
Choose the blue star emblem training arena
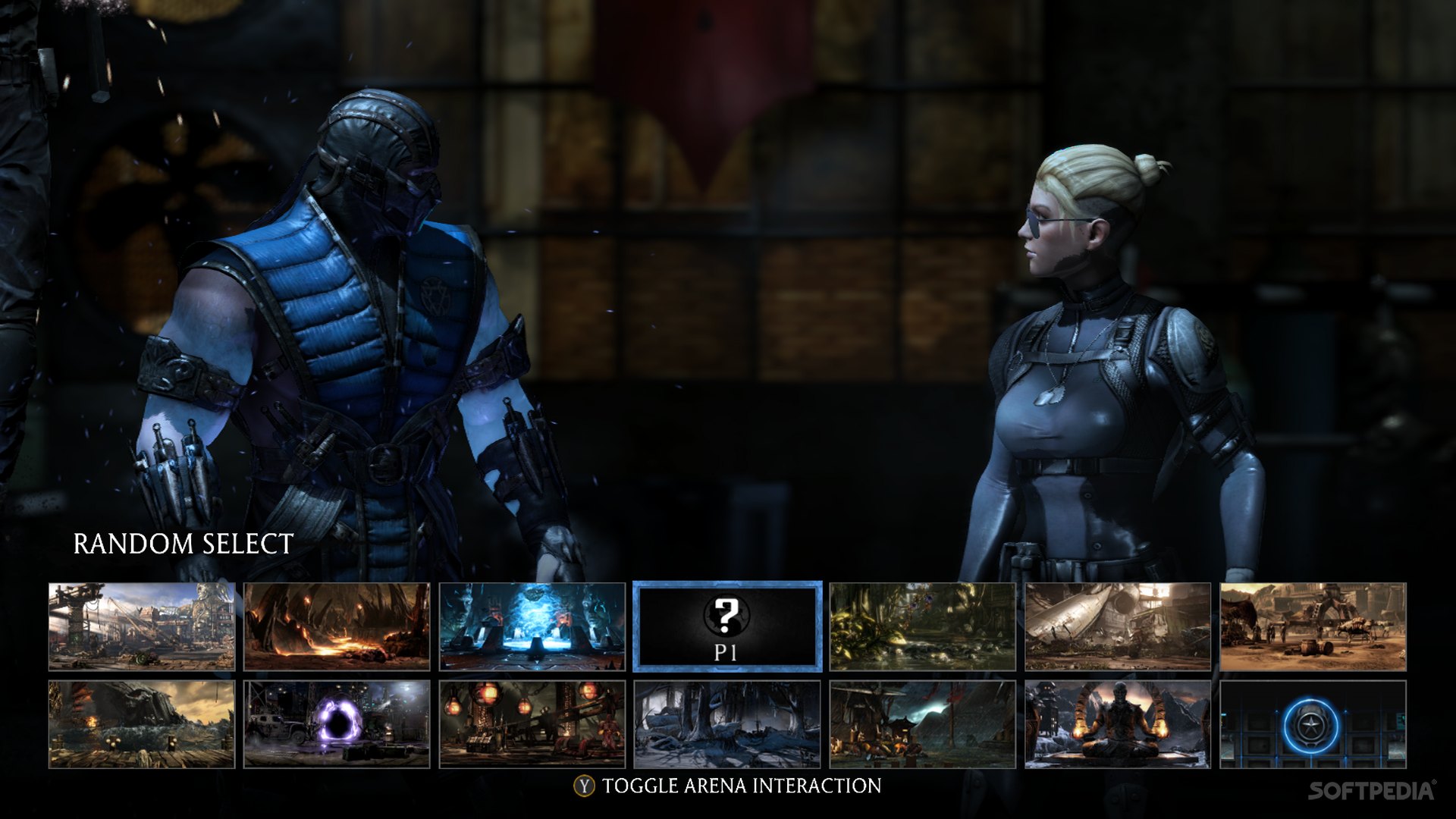coord(1313,724)
